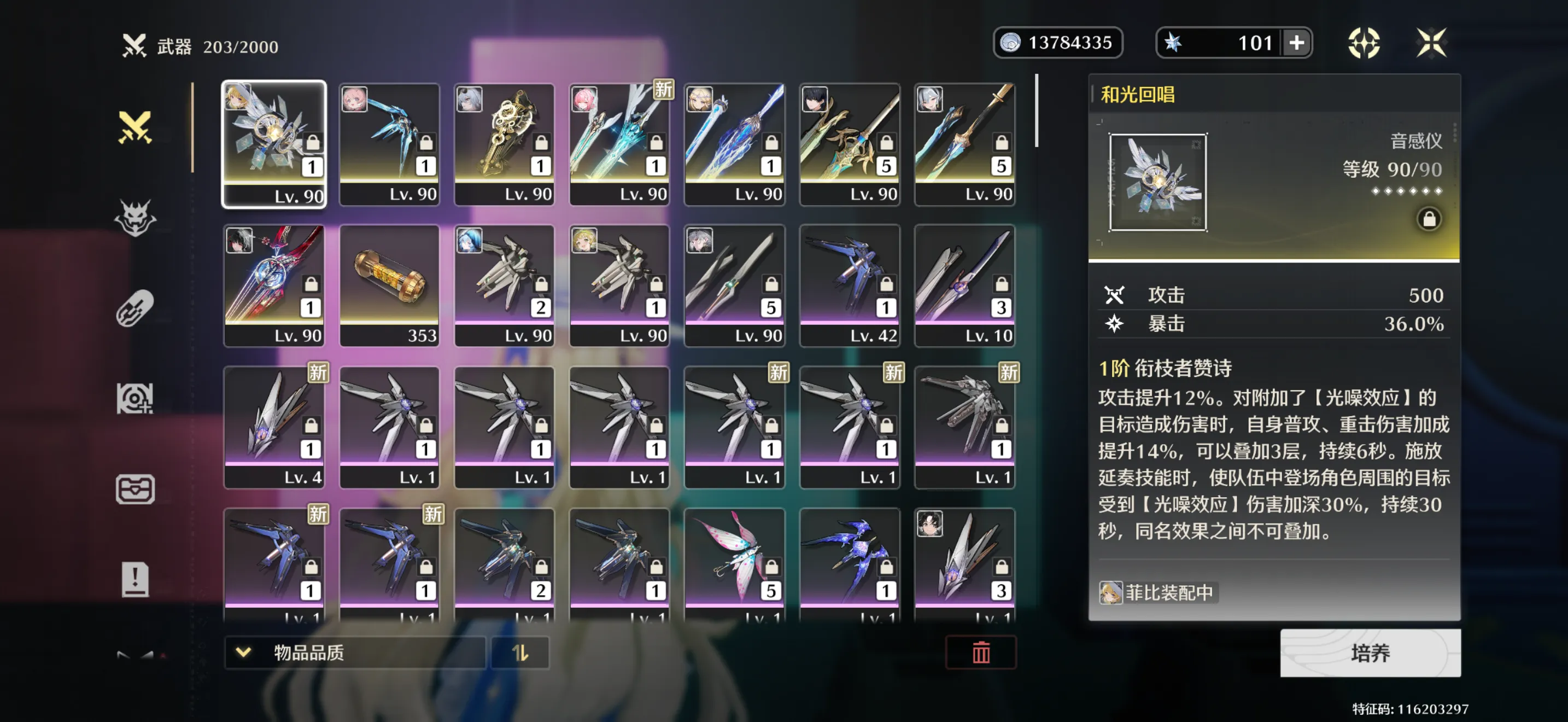Viewport: 1568px width, 722px height.
Task: Select the Lv. 42 blue pistols
Action: coord(849,285)
